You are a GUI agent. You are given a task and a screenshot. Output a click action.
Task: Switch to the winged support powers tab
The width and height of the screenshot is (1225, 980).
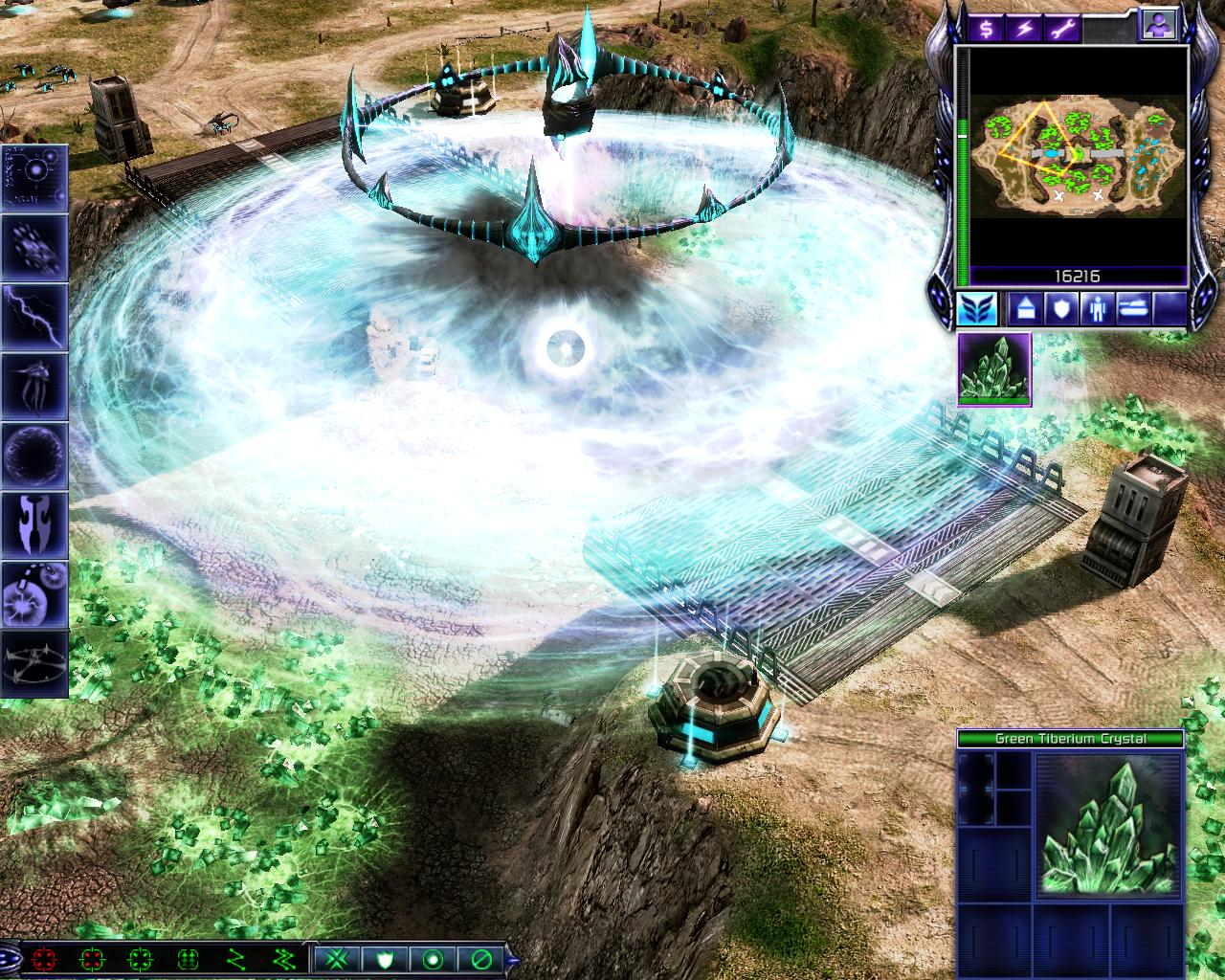pyautogui.click(x=977, y=309)
